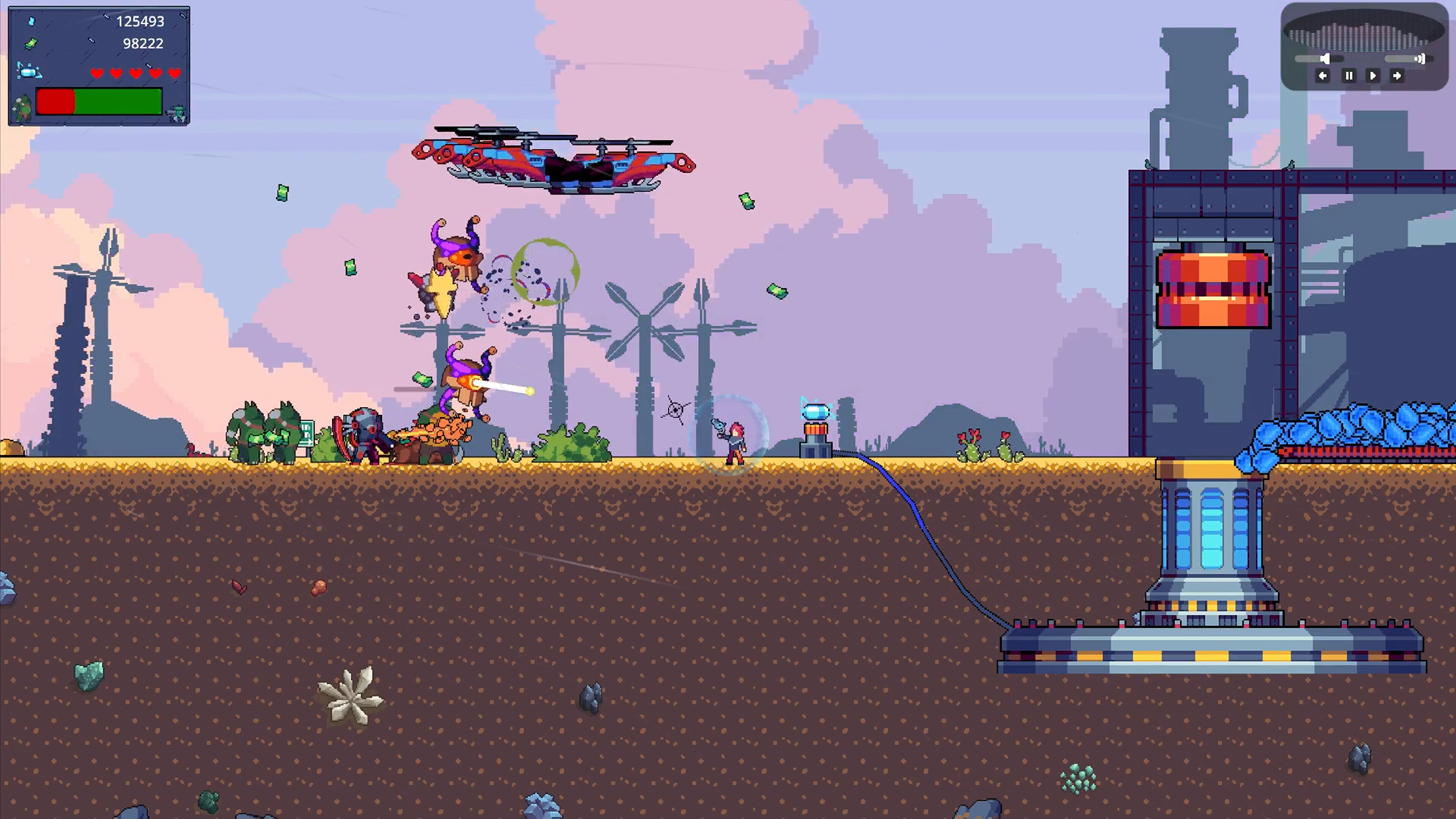Click the red section of the health bar
The width and height of the screenshot is (1456, 819).
coord(55,103)
